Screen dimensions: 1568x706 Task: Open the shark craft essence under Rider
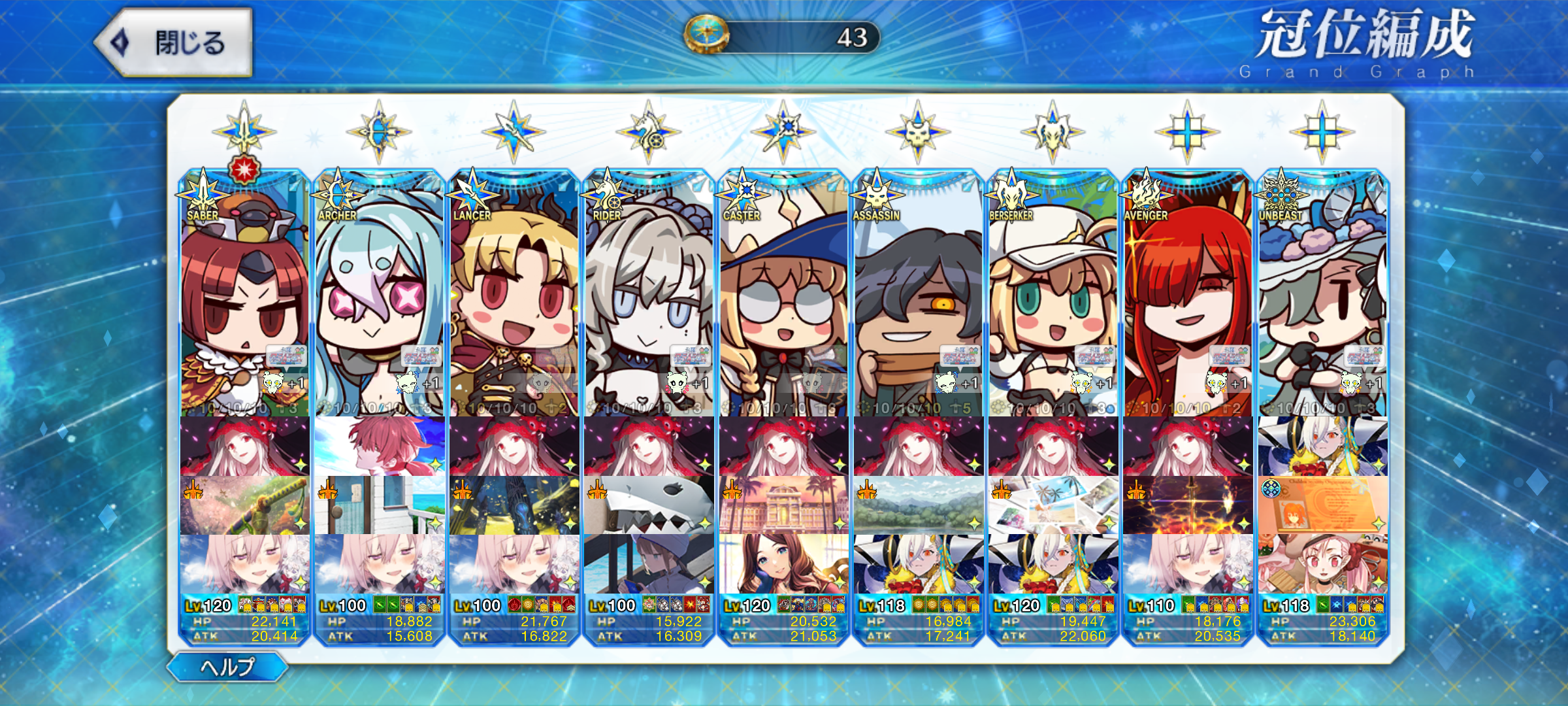649,505
